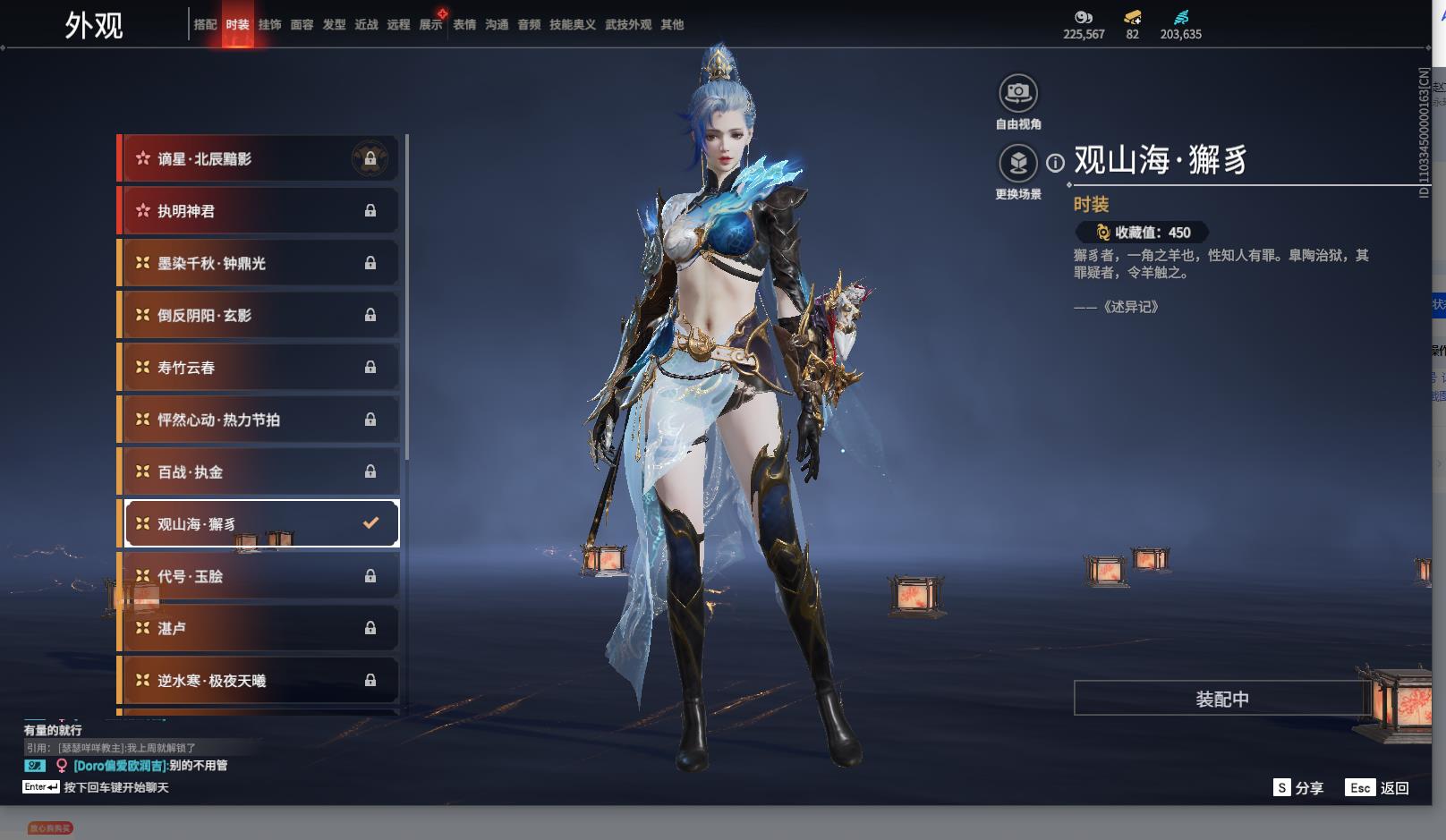Select the 百战·执金 outfit
The width and height of the screenshot is (1446, 840).
coord(259,471)
